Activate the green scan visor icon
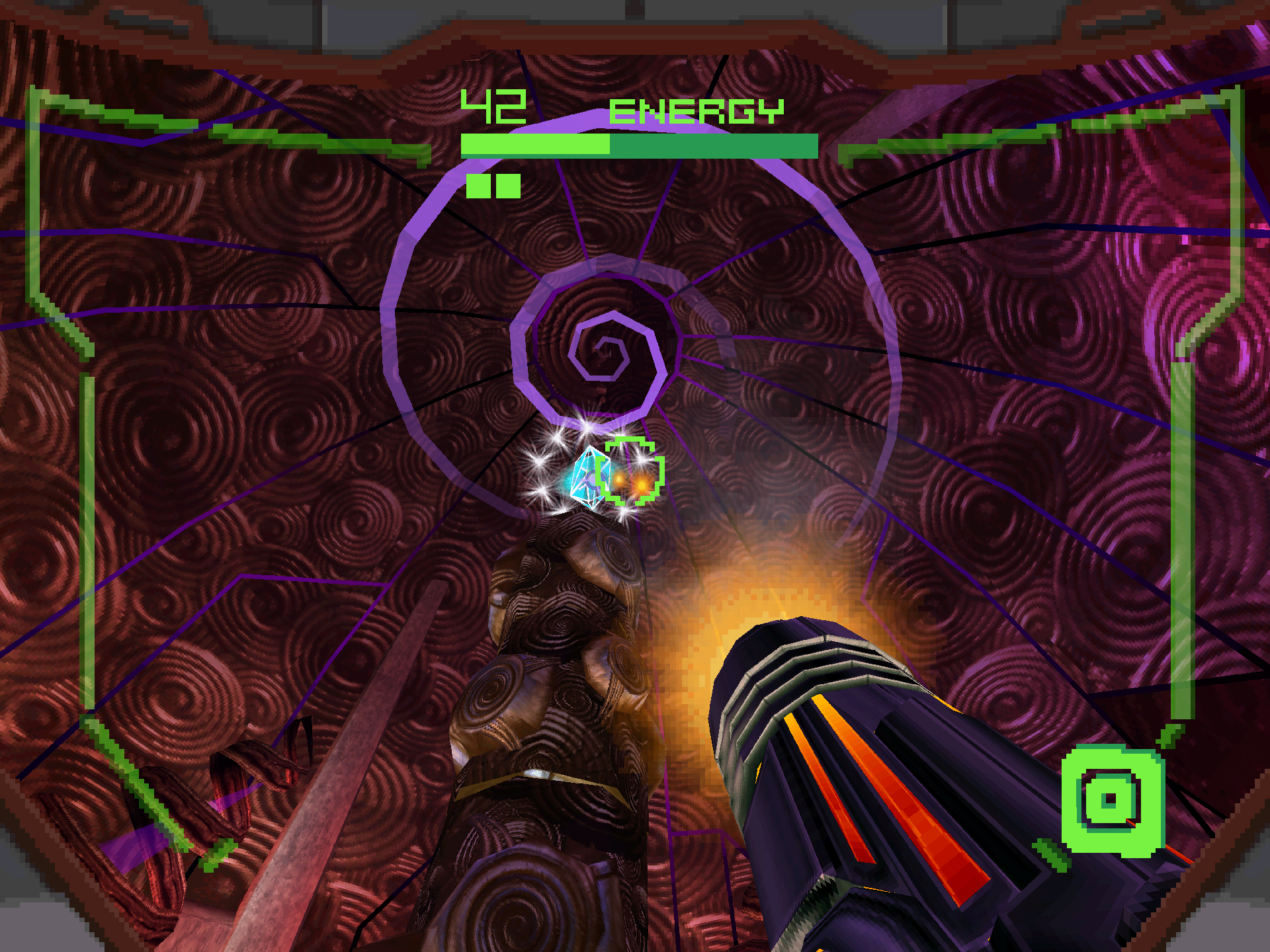 coord(1112,800)
